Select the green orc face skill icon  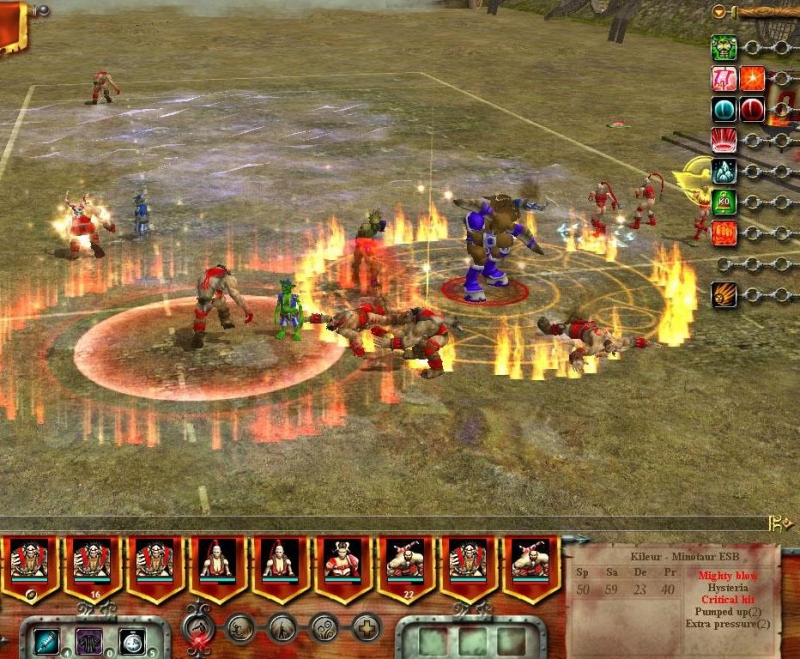point(724,47)
